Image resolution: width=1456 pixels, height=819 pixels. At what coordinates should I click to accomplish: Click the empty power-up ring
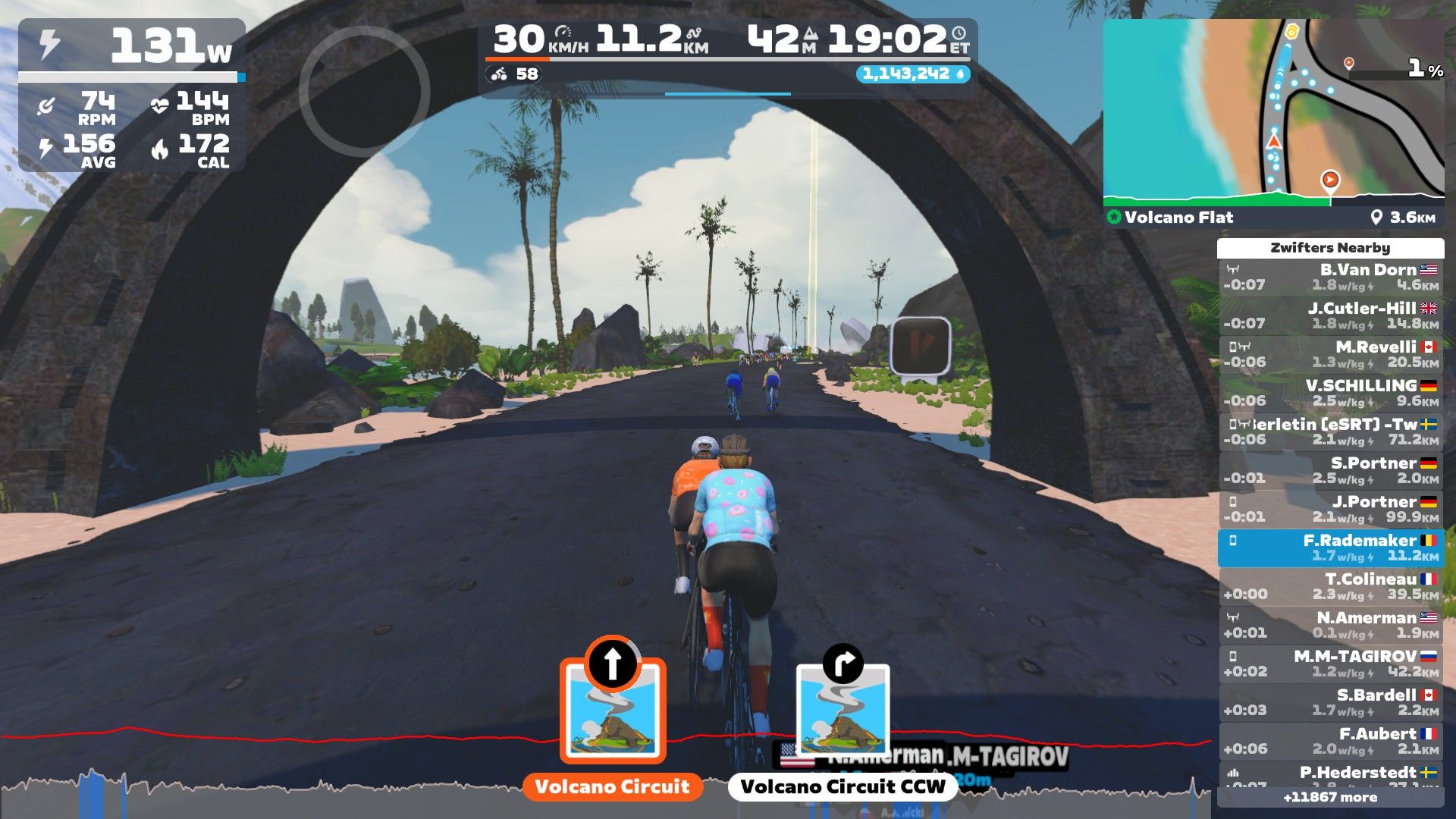[365, 92]
